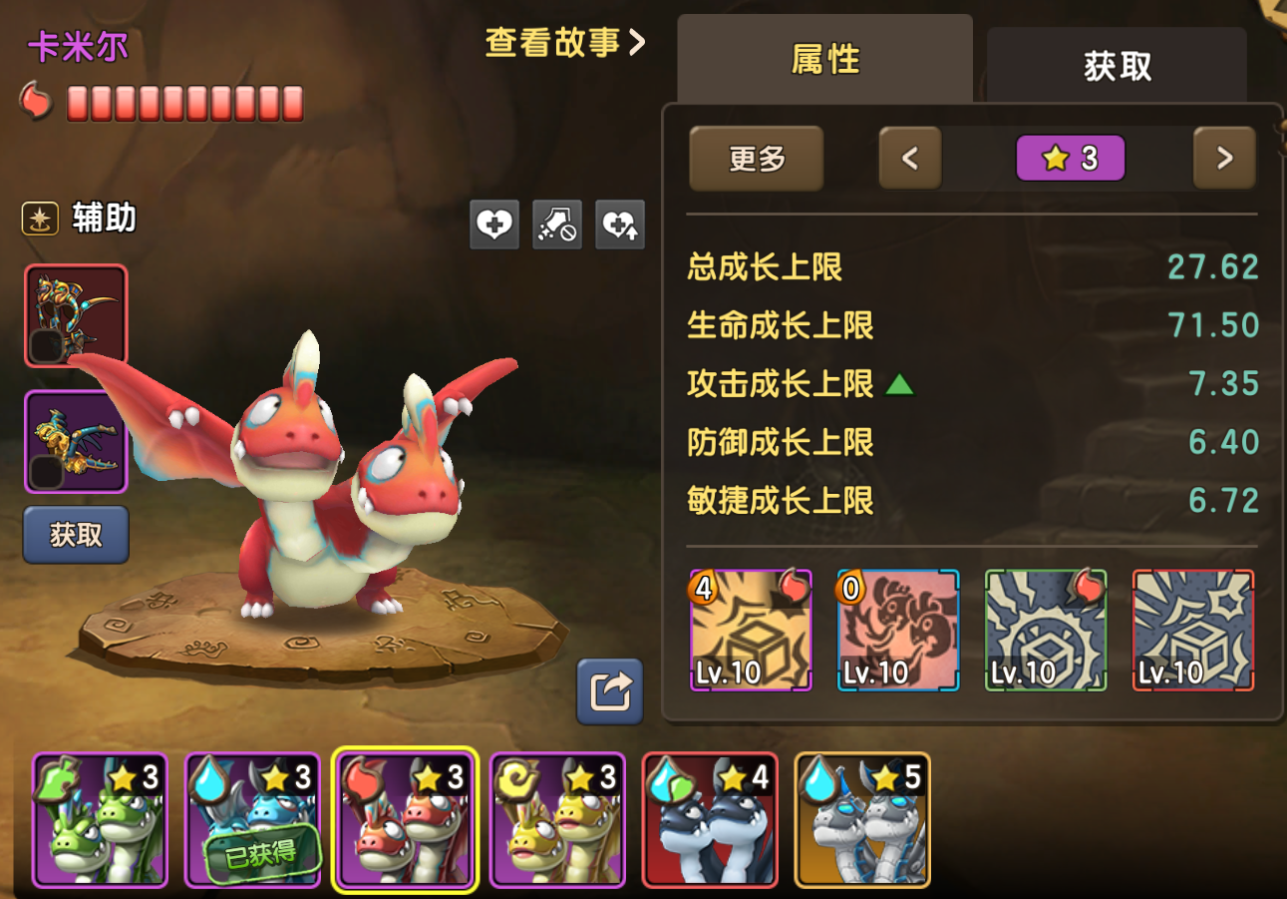Switch to the 获取 tab
The image size is (1287, 899).
point(1117,66)
